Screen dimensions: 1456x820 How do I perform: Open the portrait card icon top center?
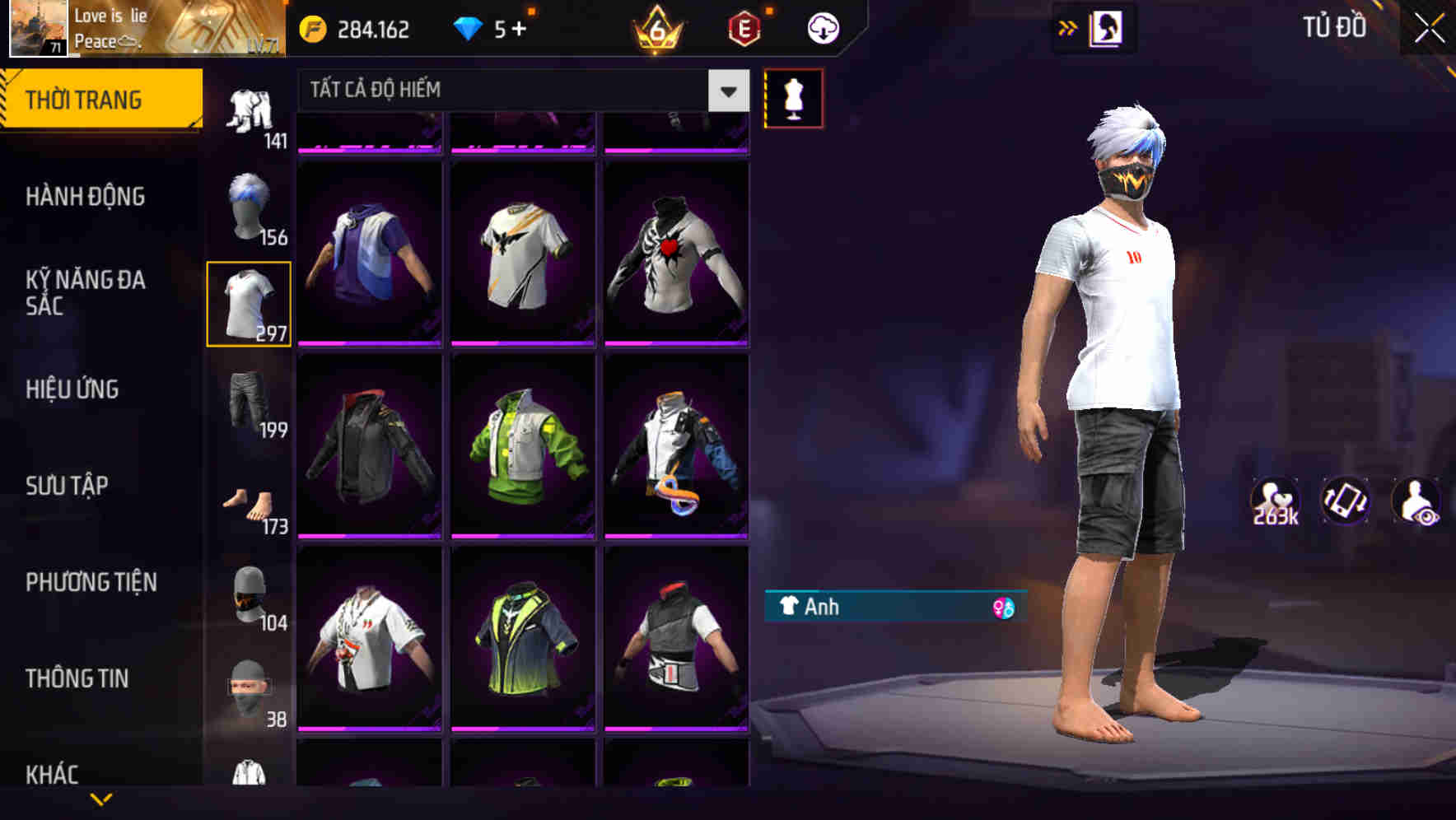[x=1108, y=28]
